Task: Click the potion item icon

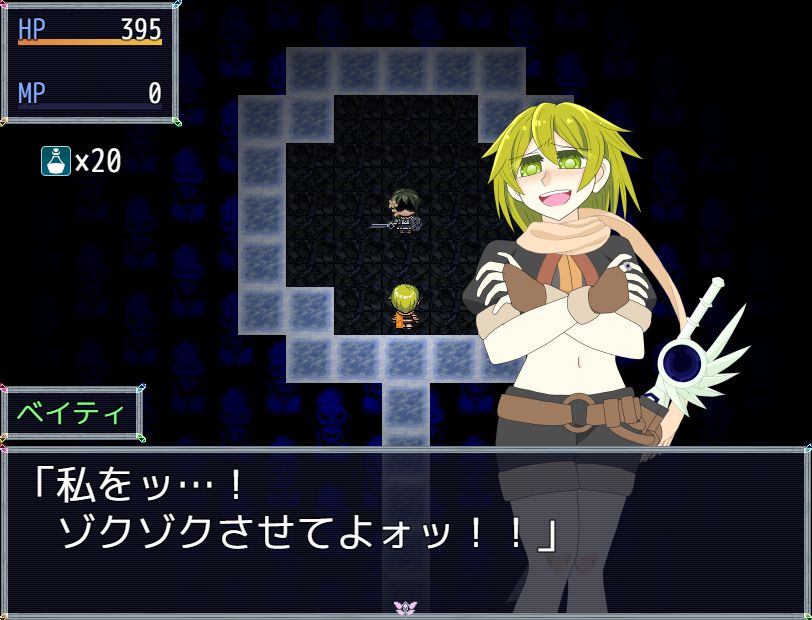Action: pos(56,160)
